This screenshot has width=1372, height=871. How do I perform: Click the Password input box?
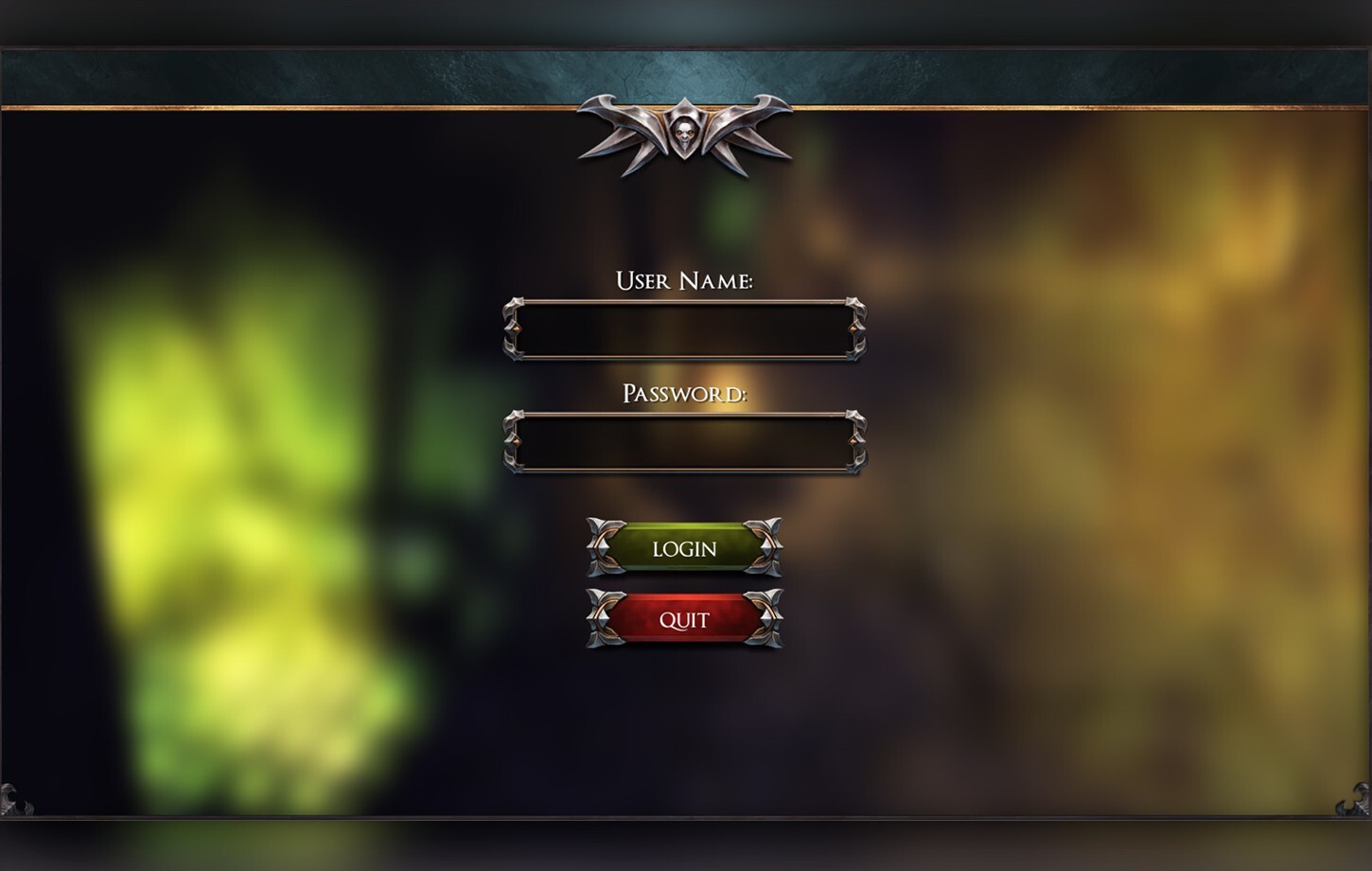tap(686, 440)
